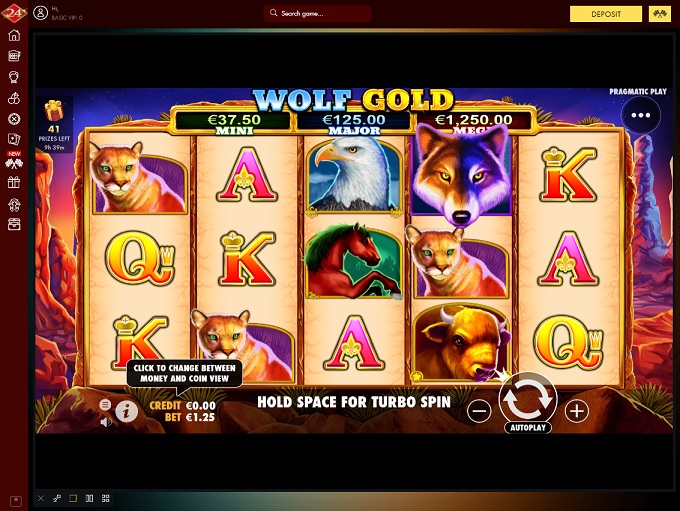Open the gift promotions icon in sidebar
680x511 pixels.
(14, 183)
